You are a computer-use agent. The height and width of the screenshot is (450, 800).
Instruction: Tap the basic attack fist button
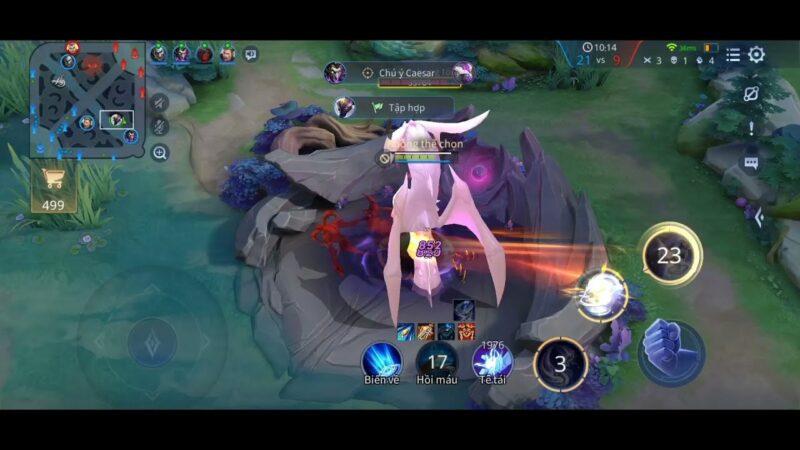670,352
